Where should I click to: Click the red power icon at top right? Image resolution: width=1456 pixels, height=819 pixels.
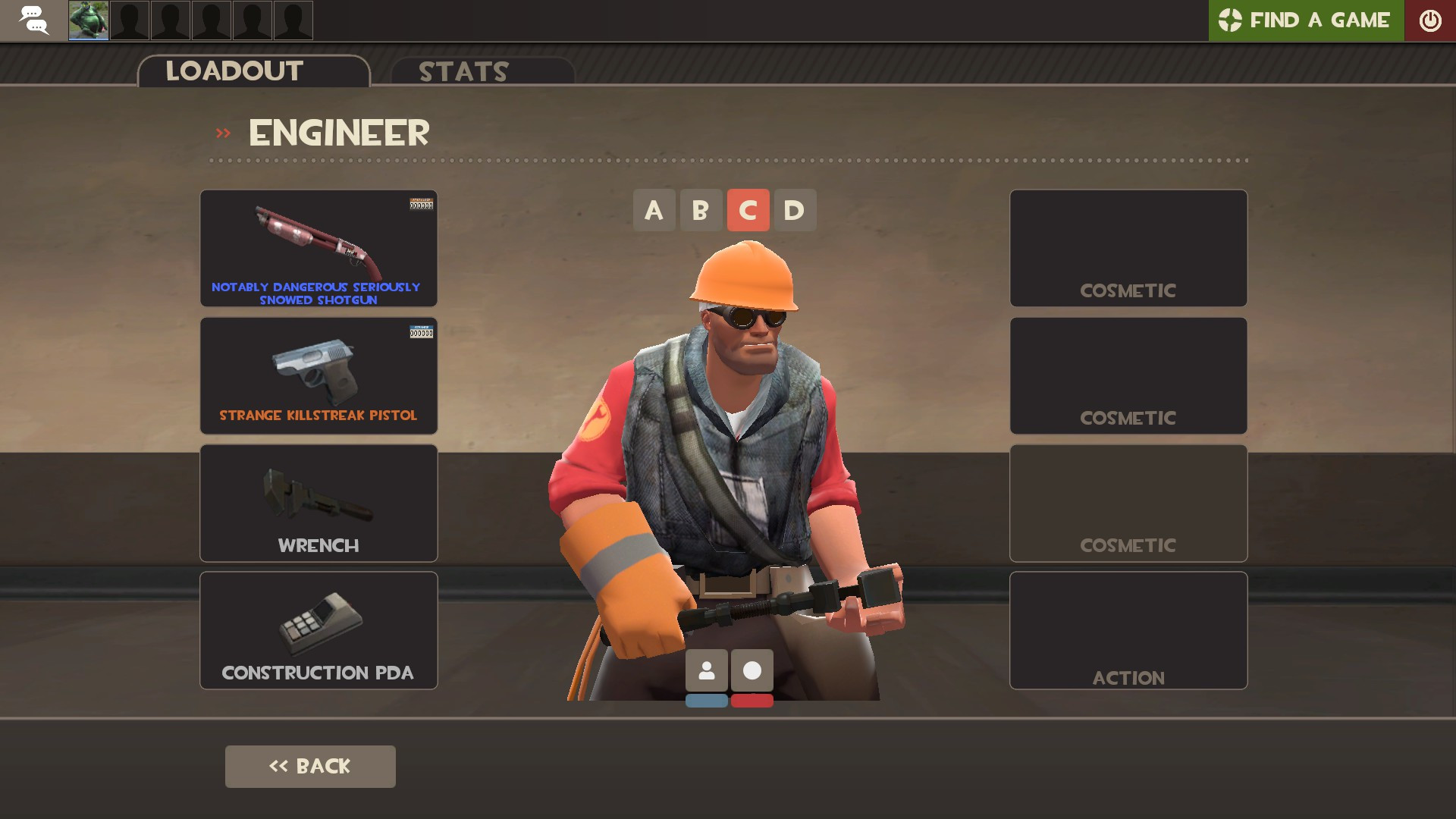1431,20
